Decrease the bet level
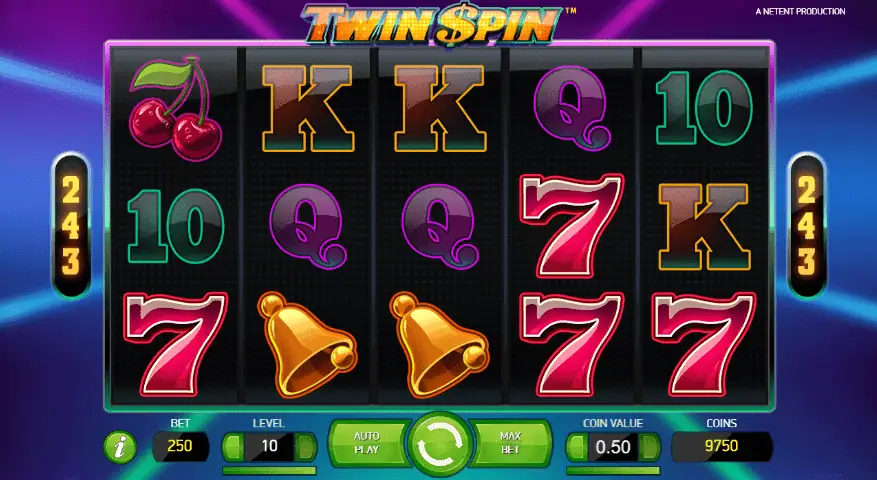This screenshot has height=480, width=877. 232,446
